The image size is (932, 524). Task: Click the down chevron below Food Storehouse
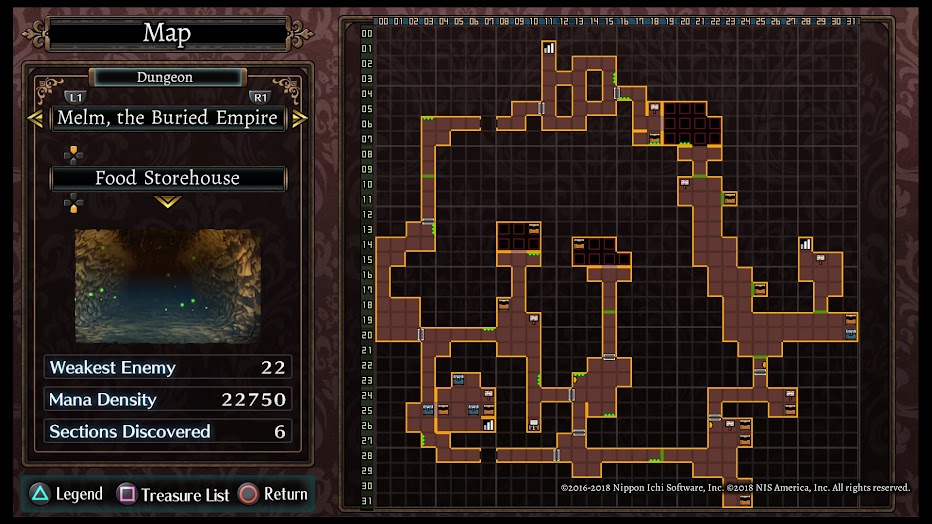tap(167, 202)
